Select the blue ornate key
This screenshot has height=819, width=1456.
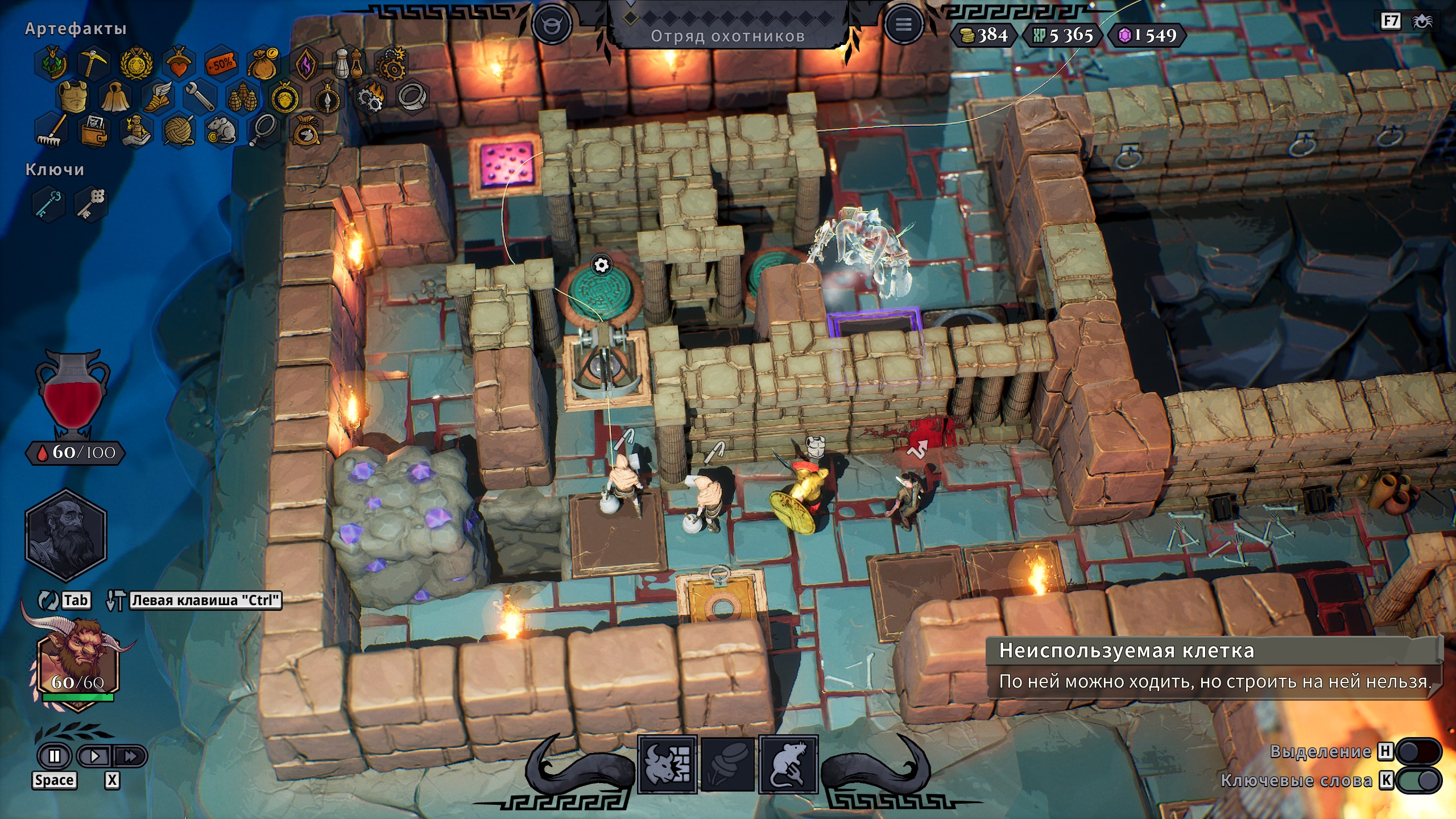click(48, 202)
